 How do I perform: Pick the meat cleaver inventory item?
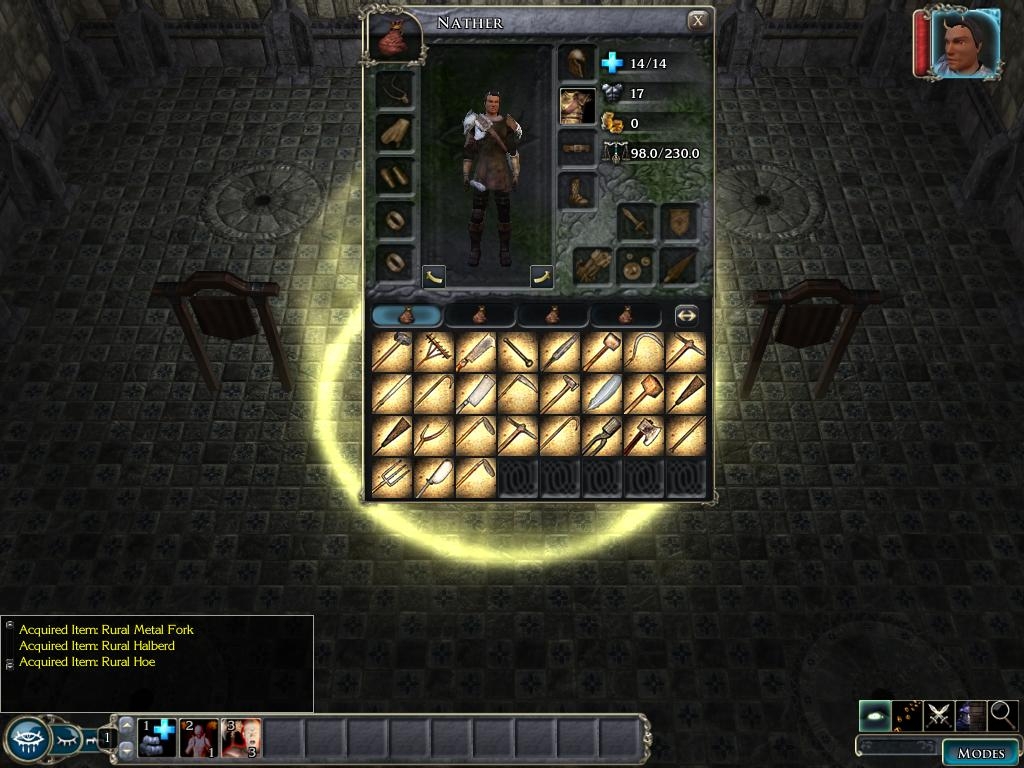(x=476, y=394)
